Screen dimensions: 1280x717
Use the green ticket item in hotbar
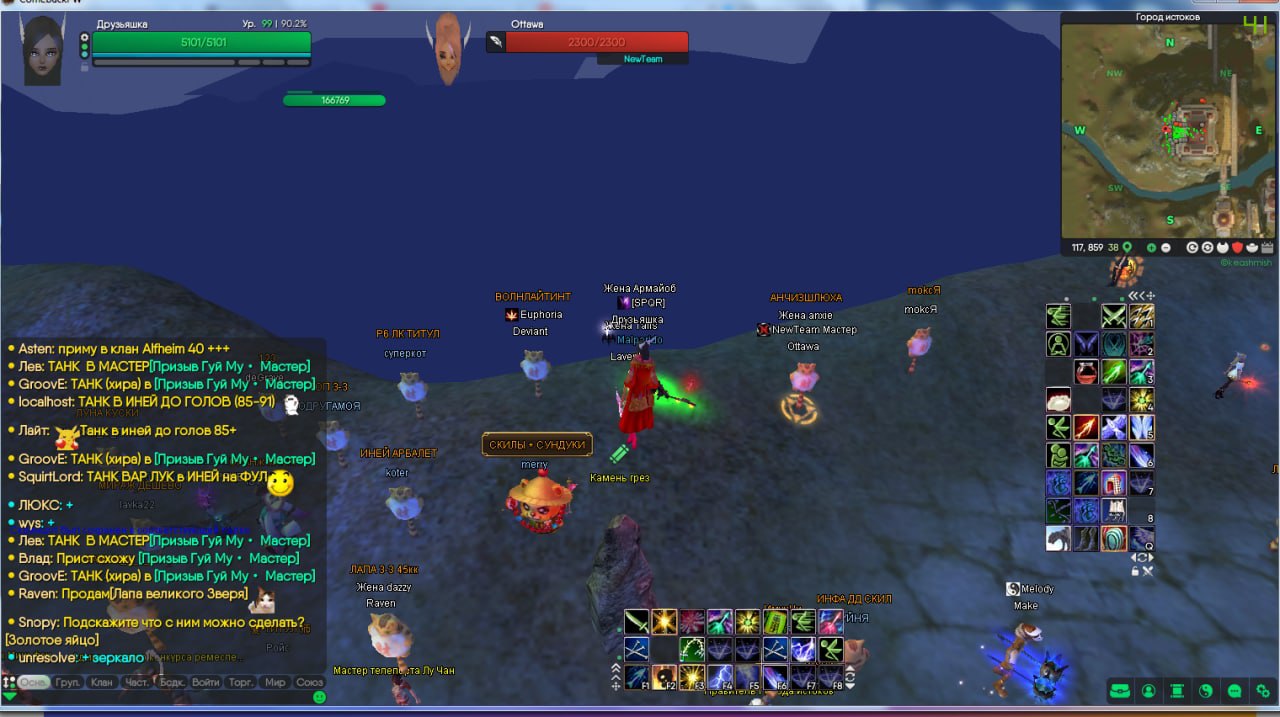pos(775,622)
